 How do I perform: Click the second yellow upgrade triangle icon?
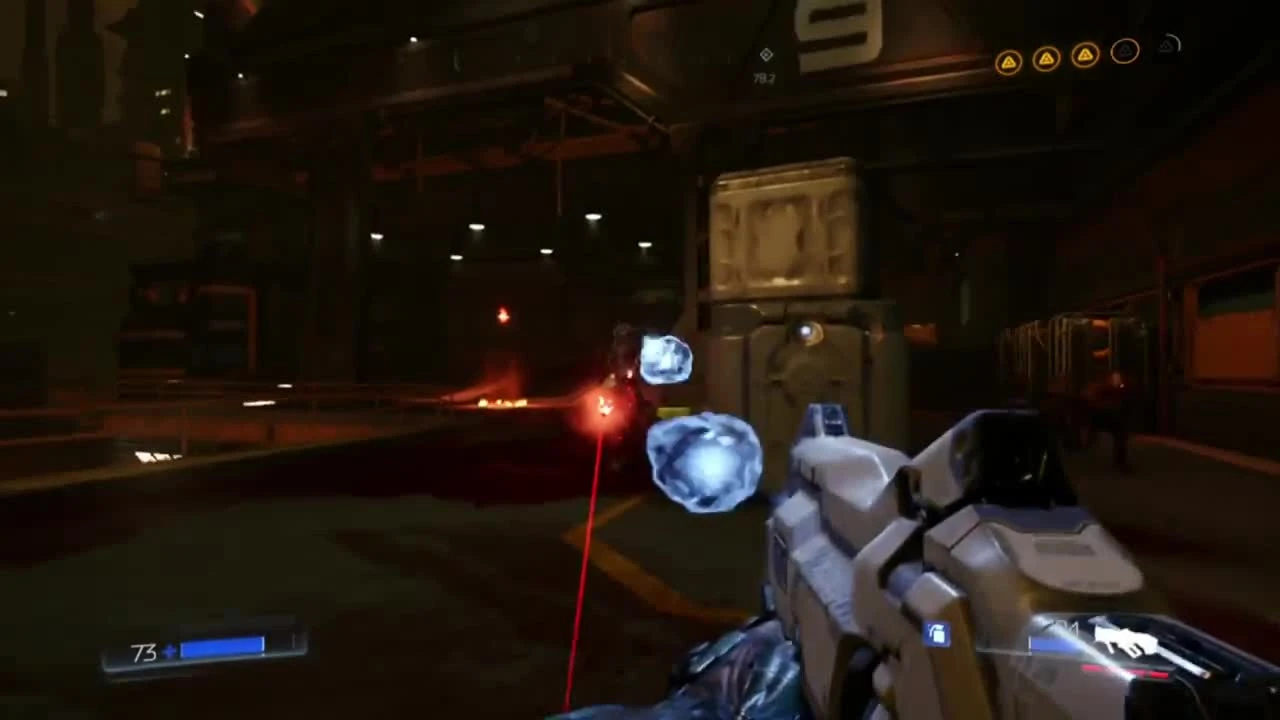point(1045,57)
